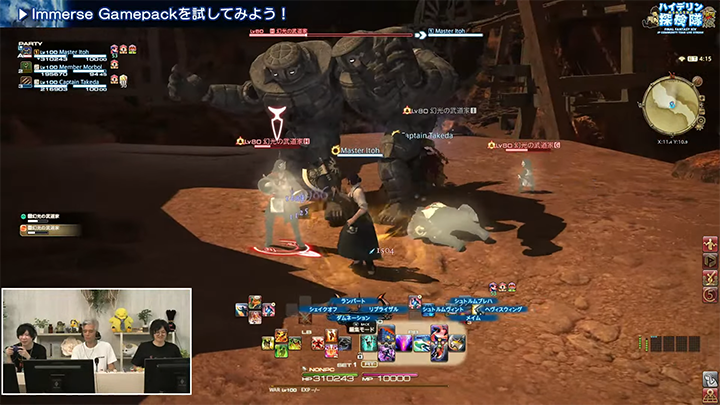
Task: Pick the second enemy in the enmity list
Action: (45, 228)
